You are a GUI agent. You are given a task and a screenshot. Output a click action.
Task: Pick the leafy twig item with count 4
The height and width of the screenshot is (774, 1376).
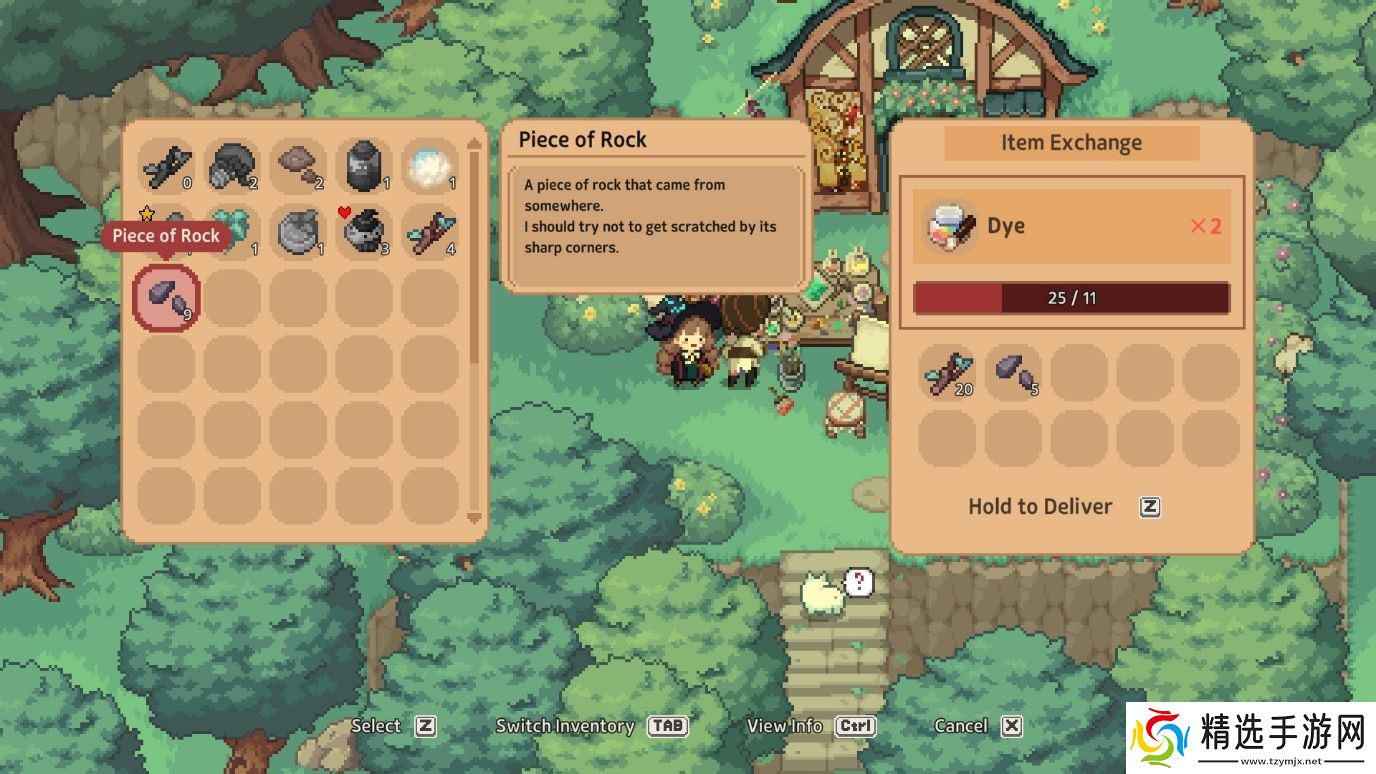click(430, 232)
